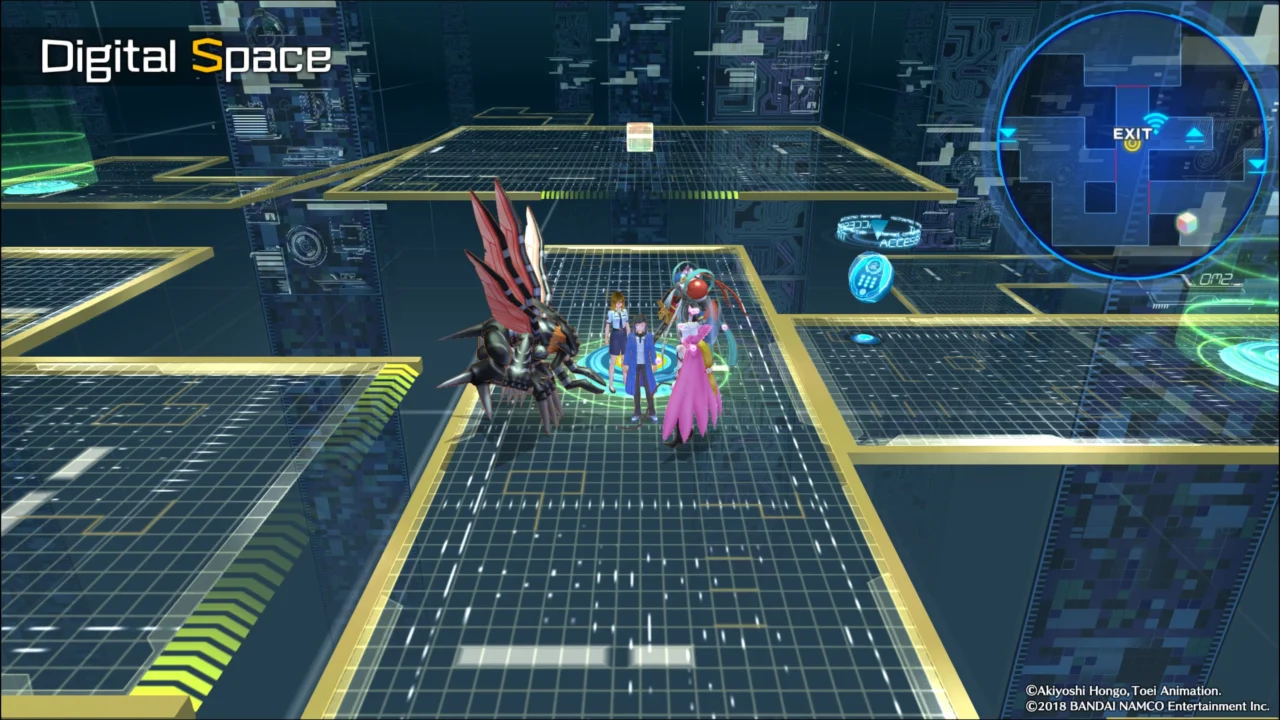Select the EXIT marker on the minimap
The height and width of the screenshot is (720, 1280).
click(x=1132, y=135)
